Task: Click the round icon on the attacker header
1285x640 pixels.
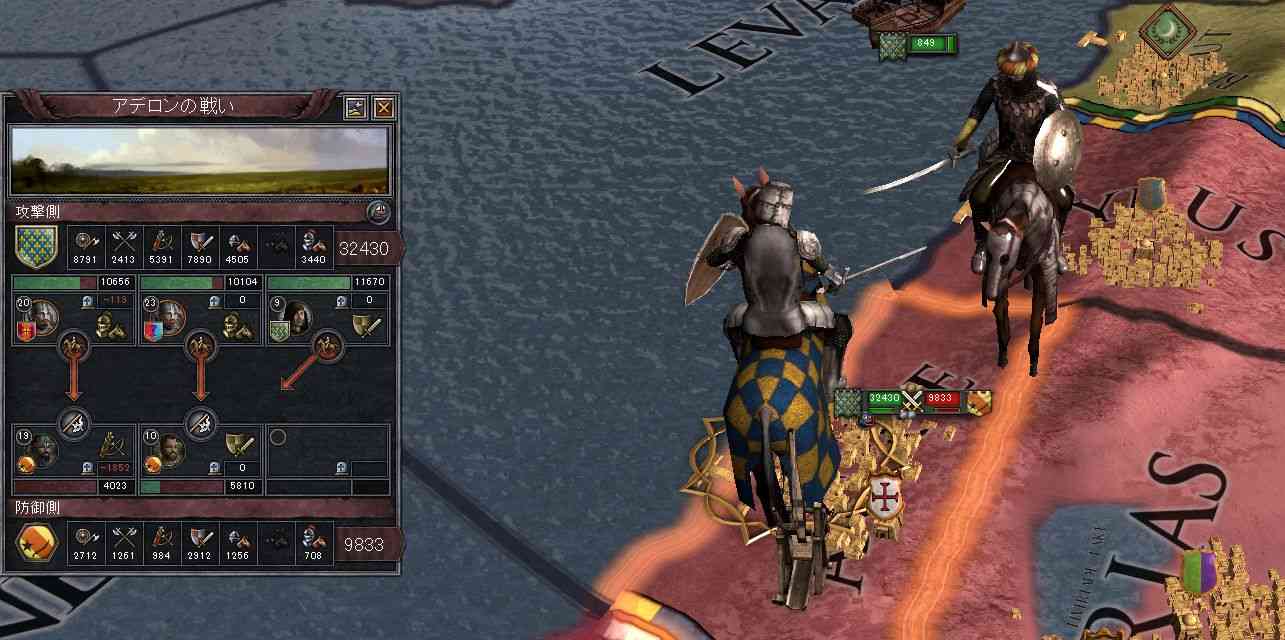Action: (x=378, y=212)
